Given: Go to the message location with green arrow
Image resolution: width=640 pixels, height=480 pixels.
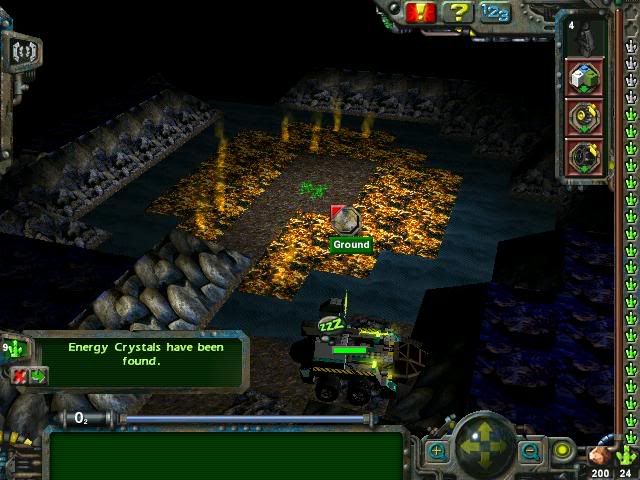Looking at the screenshot, I should click(x=38, y=376).
